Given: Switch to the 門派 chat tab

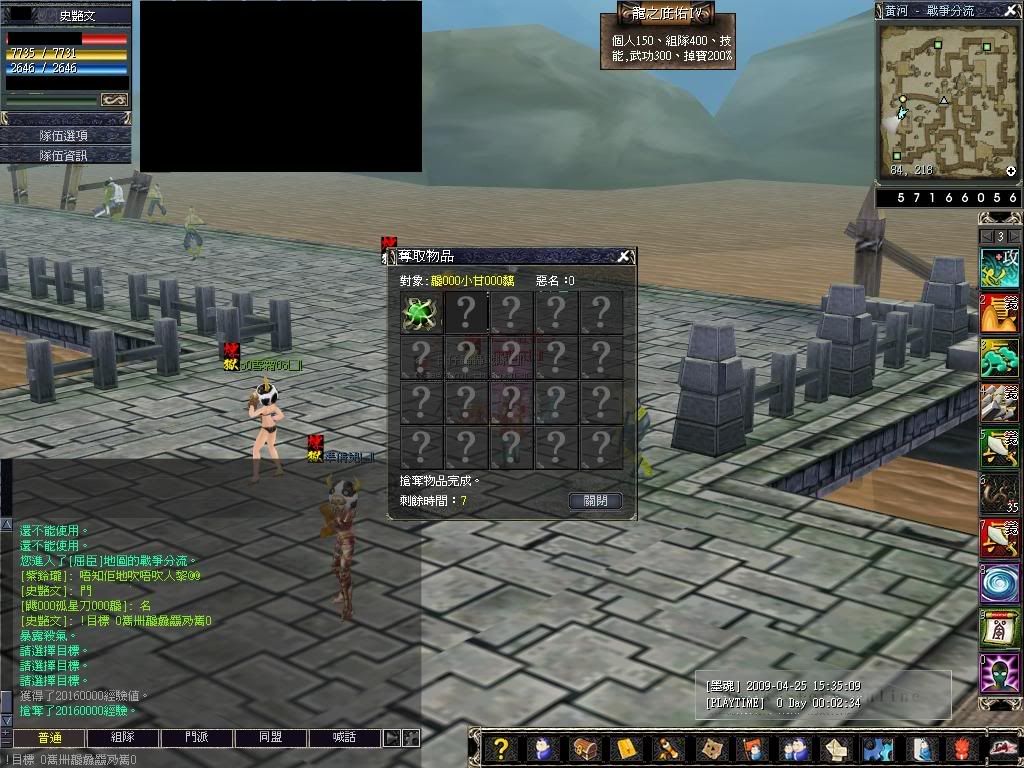Looking at the screenshot, I should pyautogui.click(x=197, y=738).
